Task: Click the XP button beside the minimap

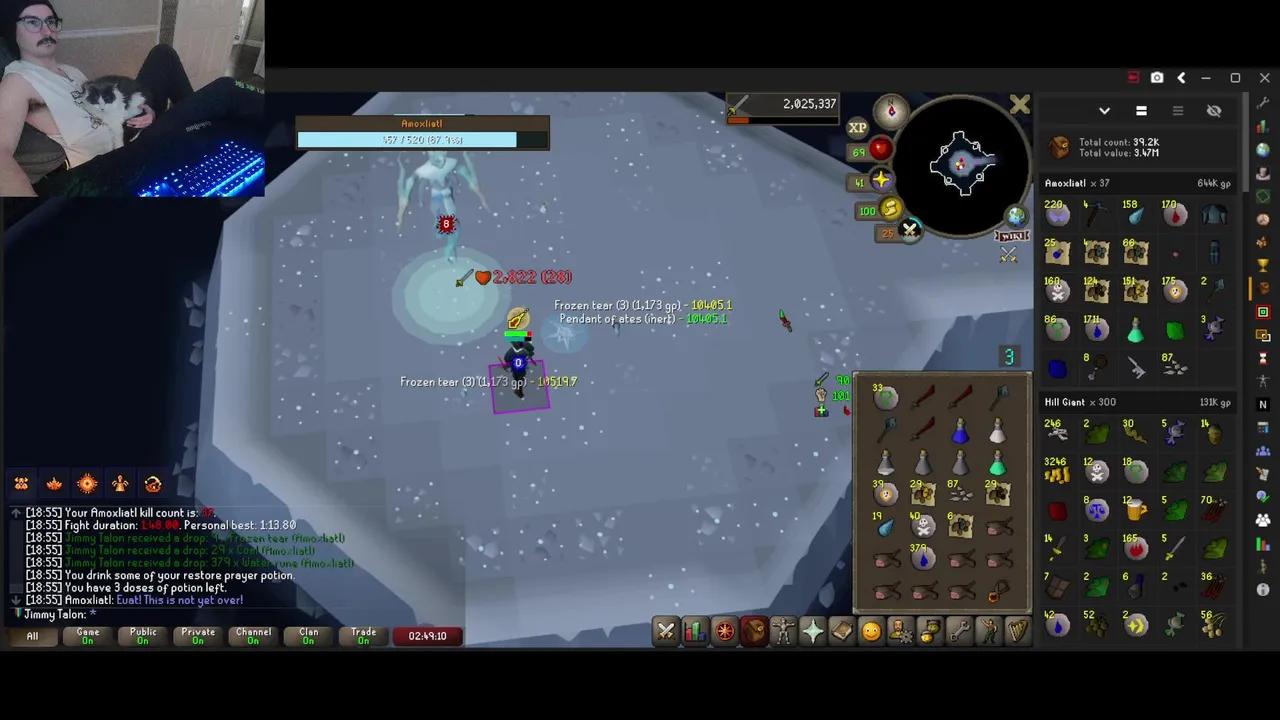Action: (x=857, y=127)
